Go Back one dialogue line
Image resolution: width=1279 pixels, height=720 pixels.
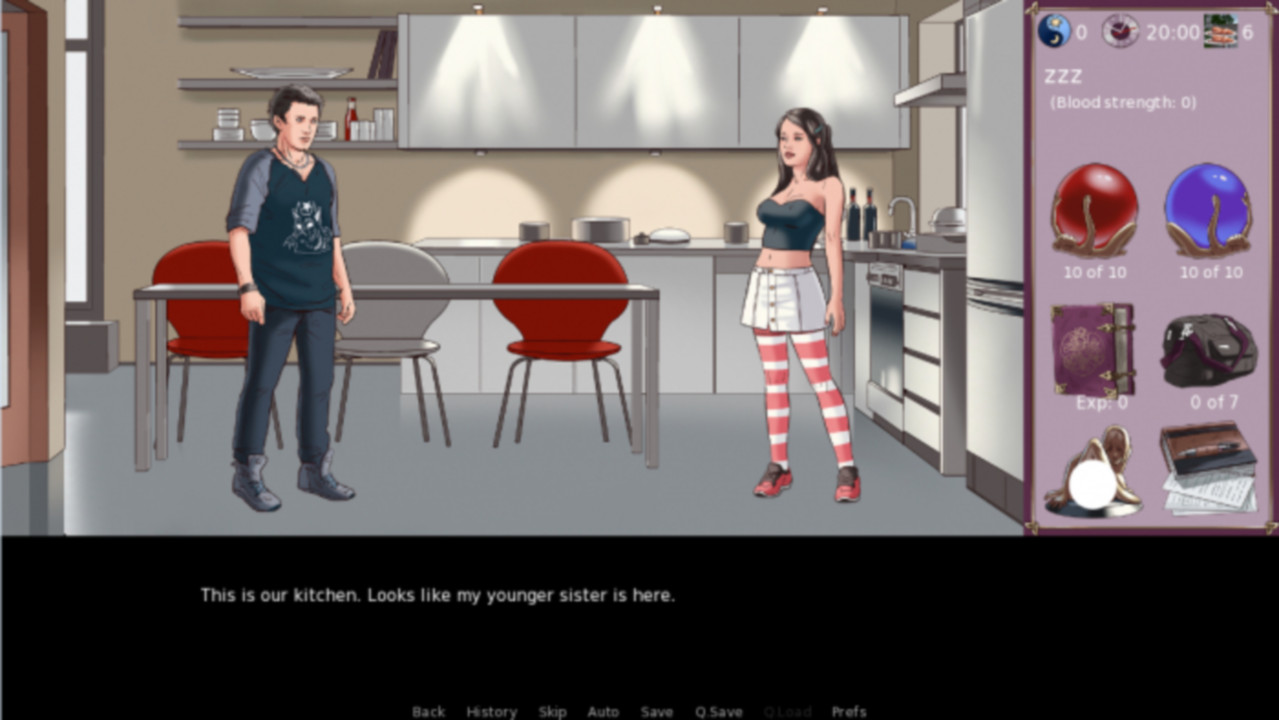pos(428,711)
